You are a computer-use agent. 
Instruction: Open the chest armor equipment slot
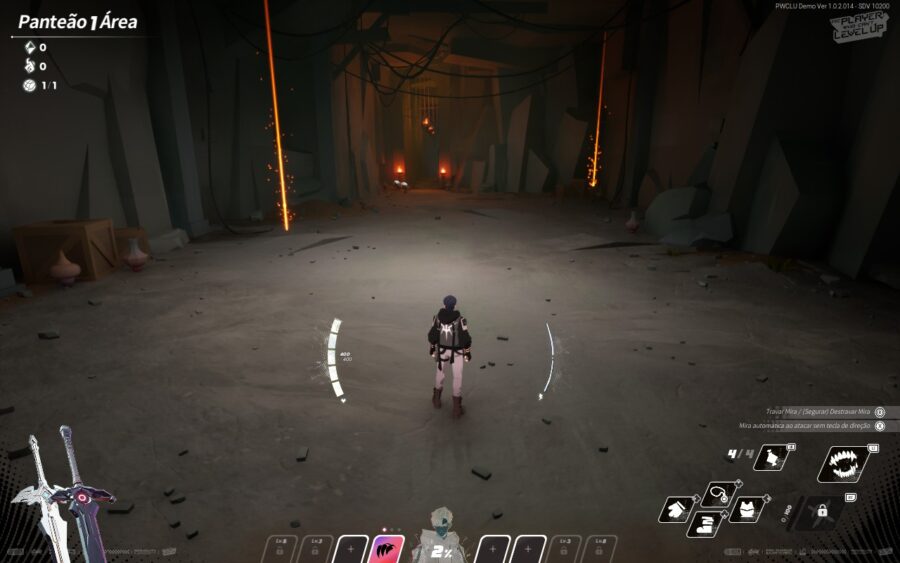coord(746,509)
